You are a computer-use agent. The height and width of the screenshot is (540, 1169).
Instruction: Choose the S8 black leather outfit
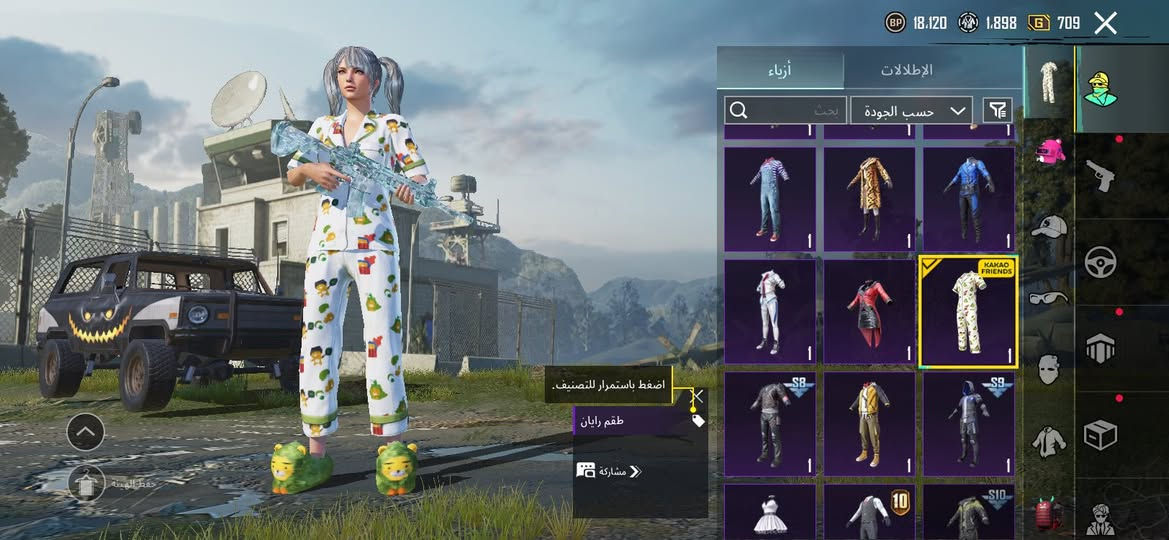click(x=769, y=424)
